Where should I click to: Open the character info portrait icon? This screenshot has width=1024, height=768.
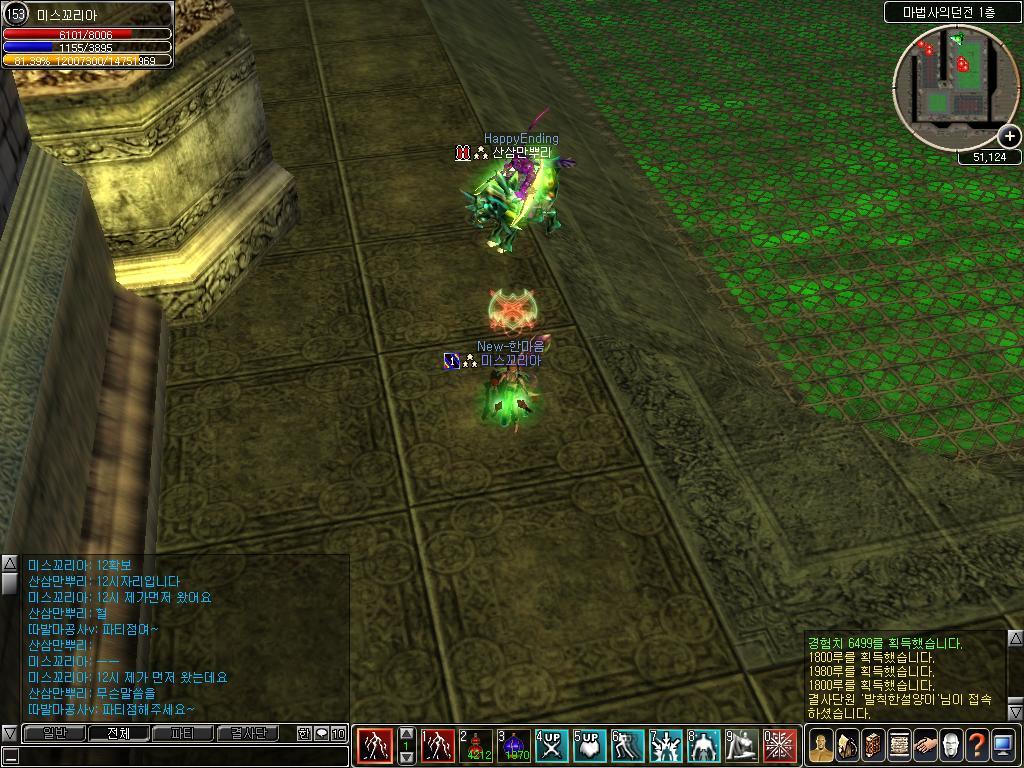[x=821, y=746]
